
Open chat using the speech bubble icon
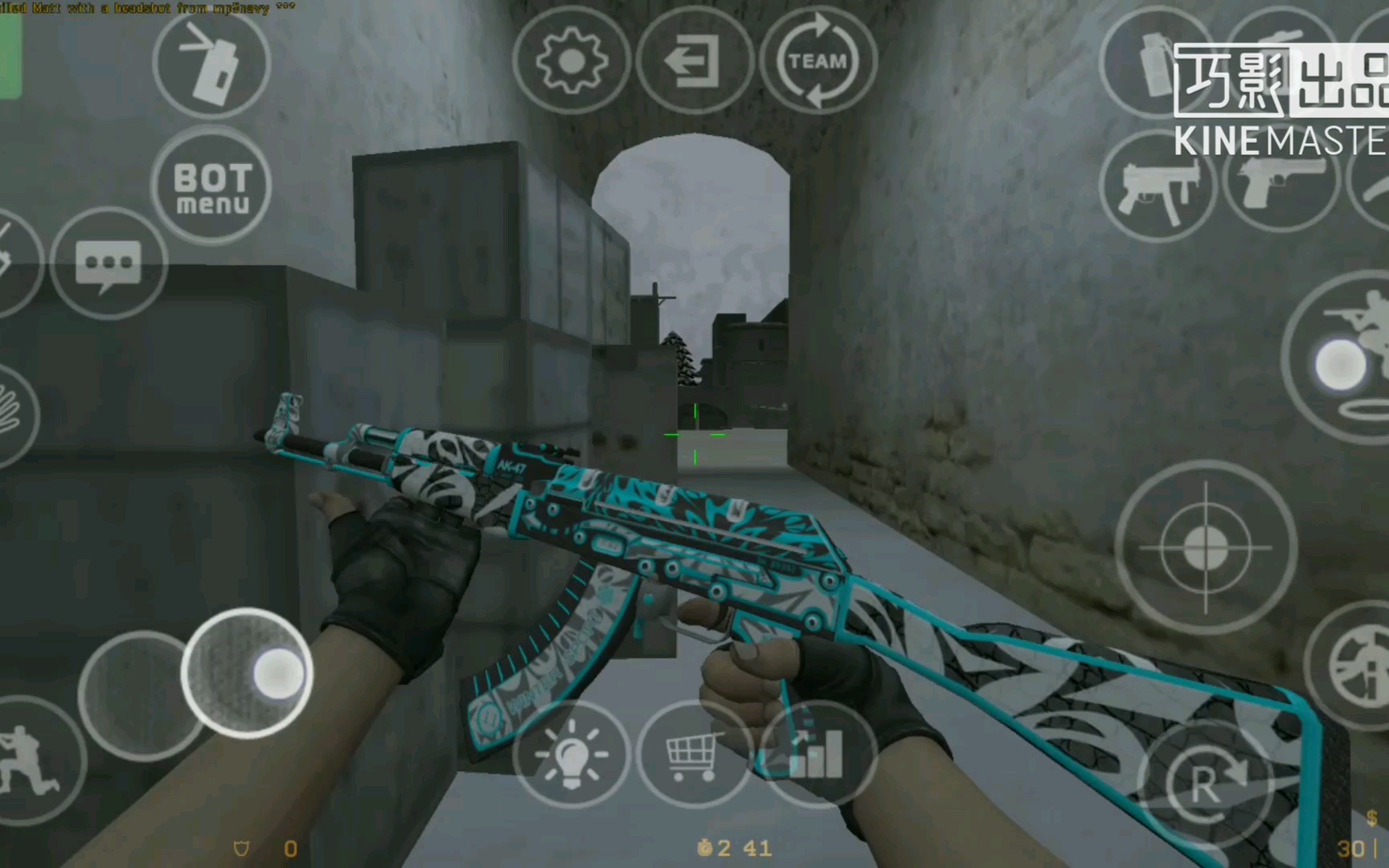click(x=107, y=261)
